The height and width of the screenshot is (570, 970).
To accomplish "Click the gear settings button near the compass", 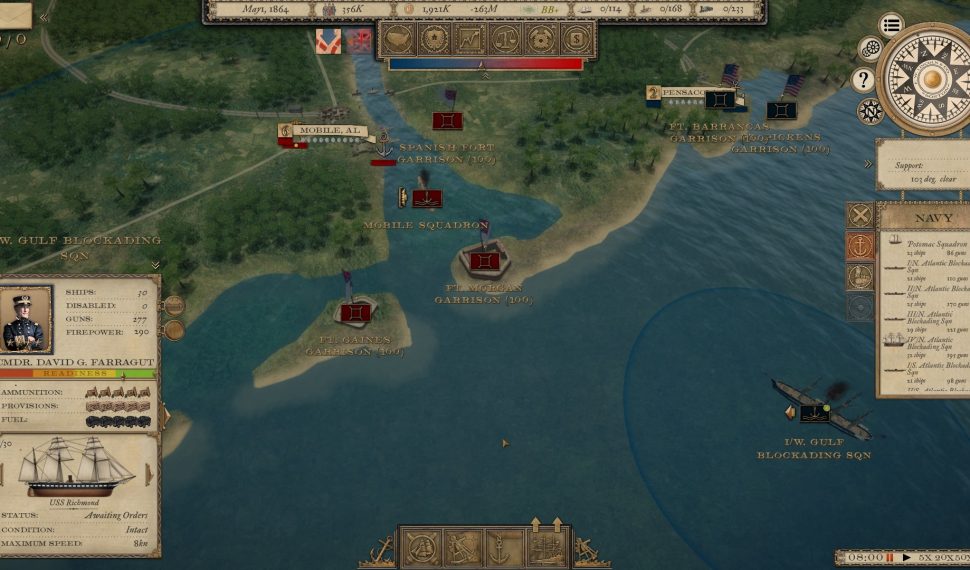I will 870,49.
